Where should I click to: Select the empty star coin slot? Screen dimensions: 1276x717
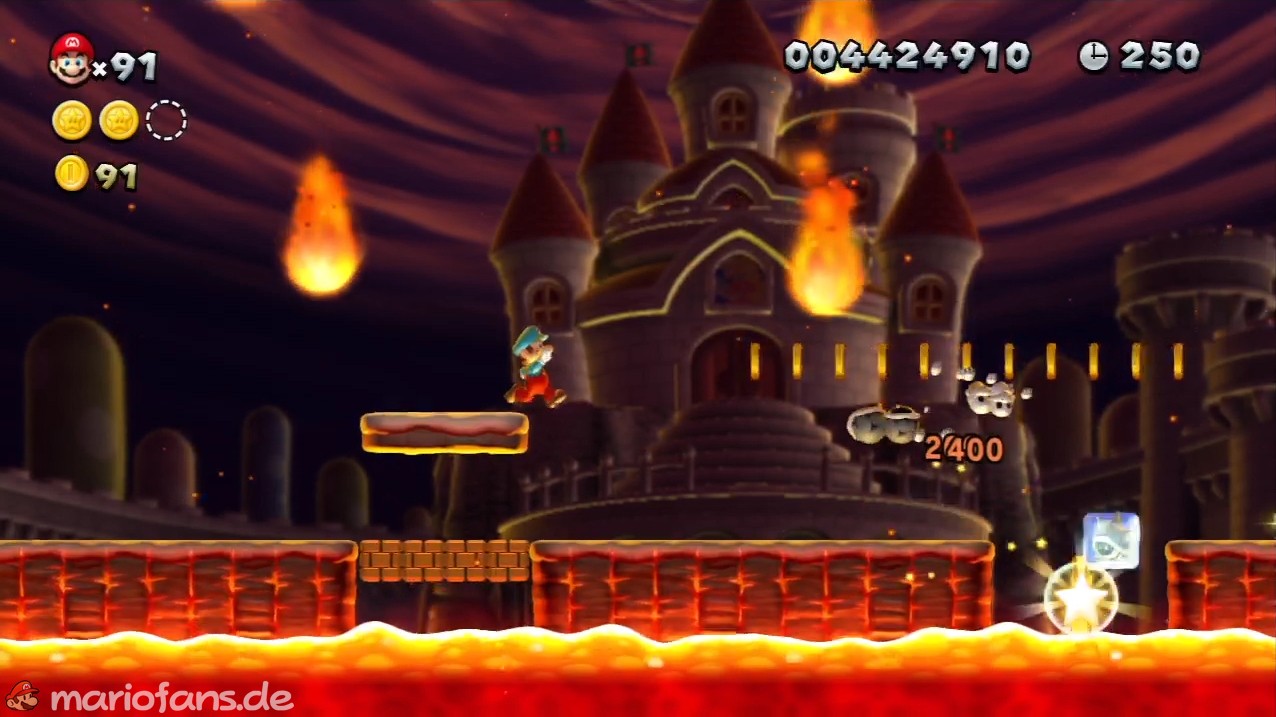click(x=166, y=121)
